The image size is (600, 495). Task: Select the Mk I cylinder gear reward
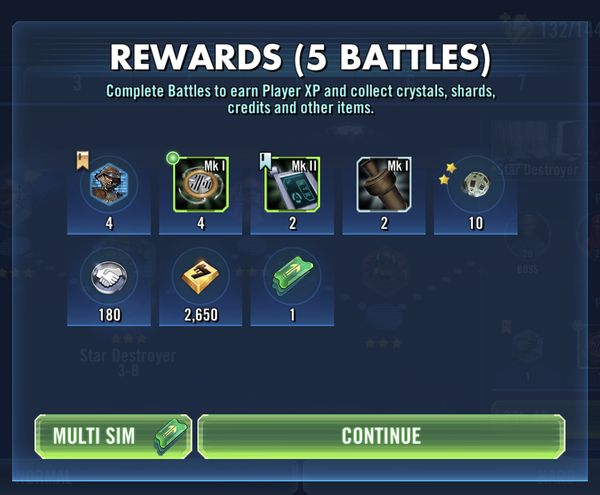(385, 185)
